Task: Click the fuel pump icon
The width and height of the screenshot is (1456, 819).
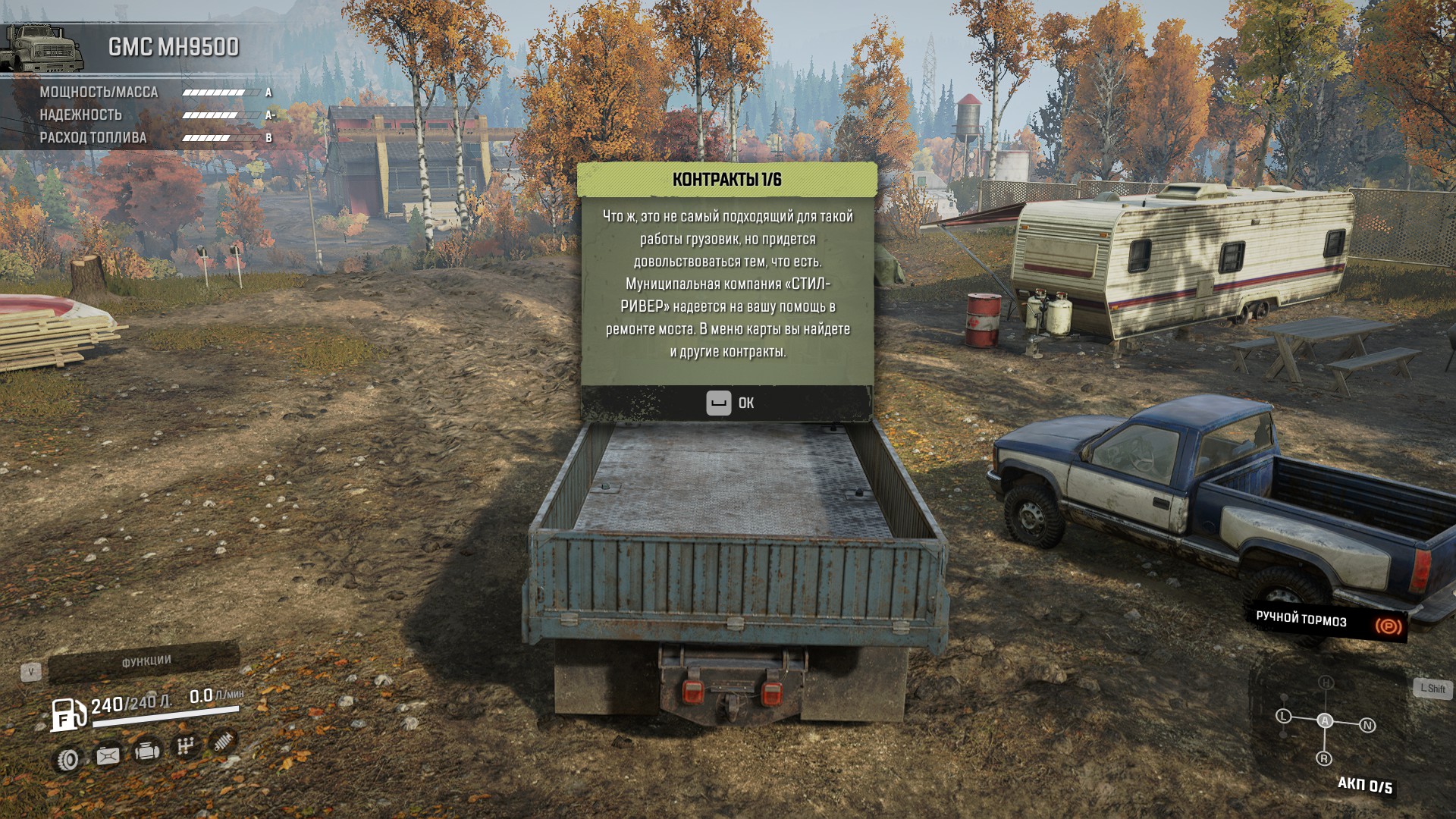Action: (x=68, y=714)
